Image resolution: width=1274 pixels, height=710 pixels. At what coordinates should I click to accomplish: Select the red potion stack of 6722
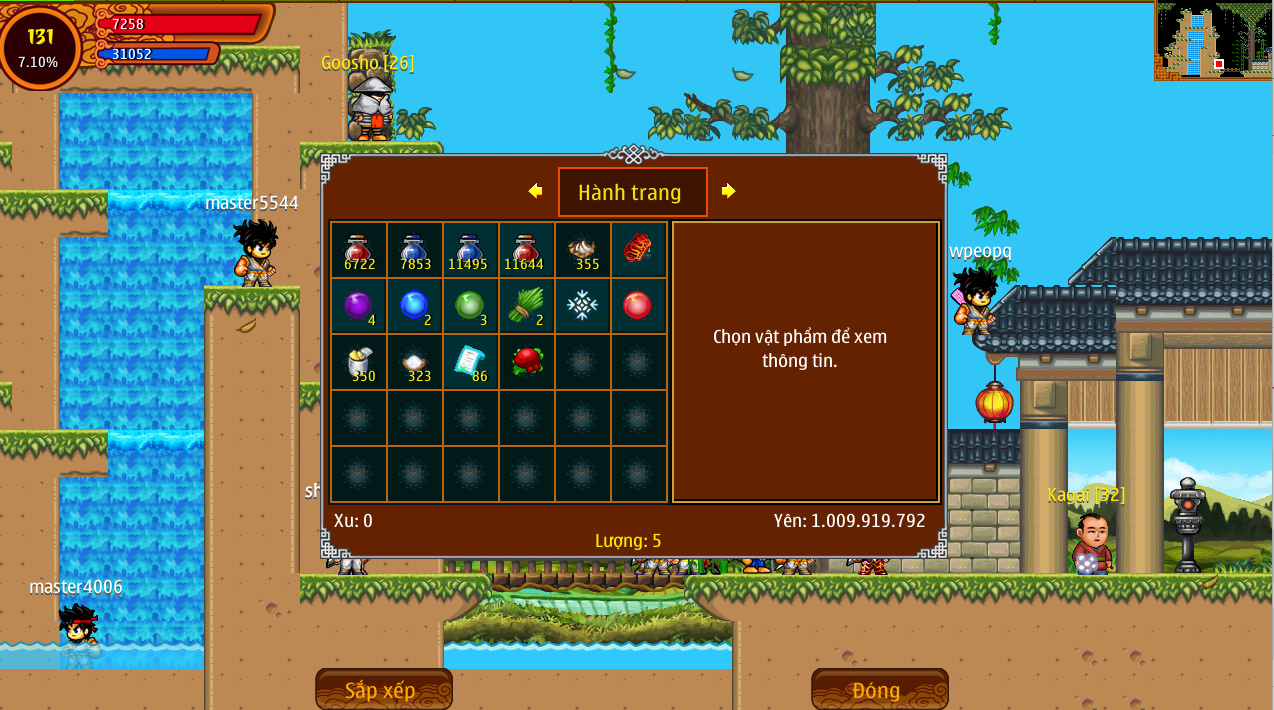(358, 250)
